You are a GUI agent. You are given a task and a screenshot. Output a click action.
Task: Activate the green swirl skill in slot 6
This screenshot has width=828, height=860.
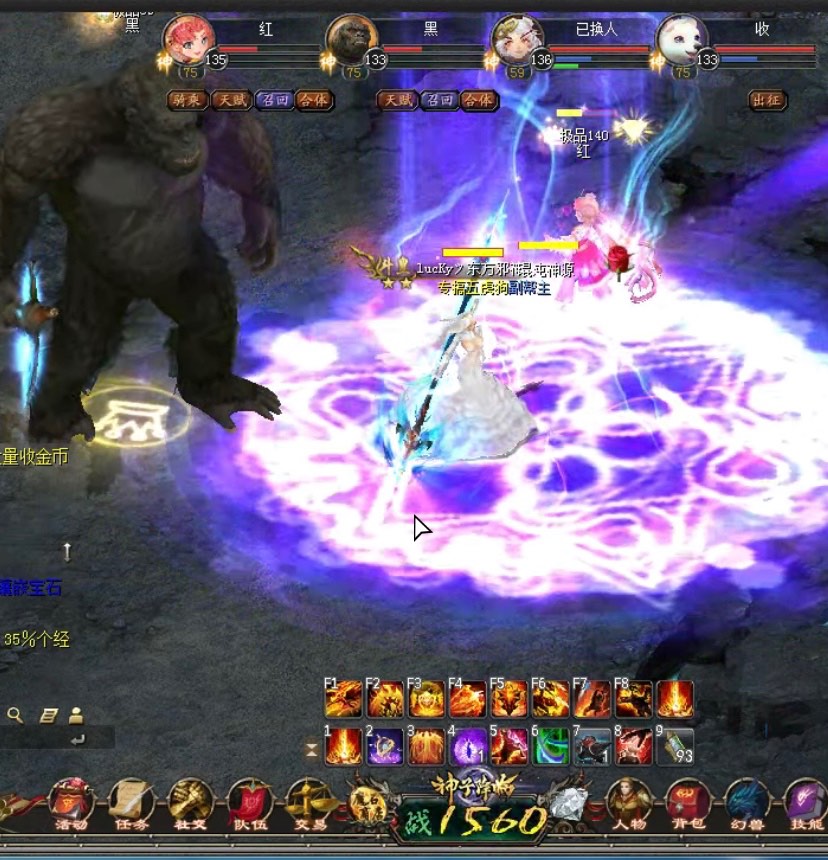pos(551,746)
